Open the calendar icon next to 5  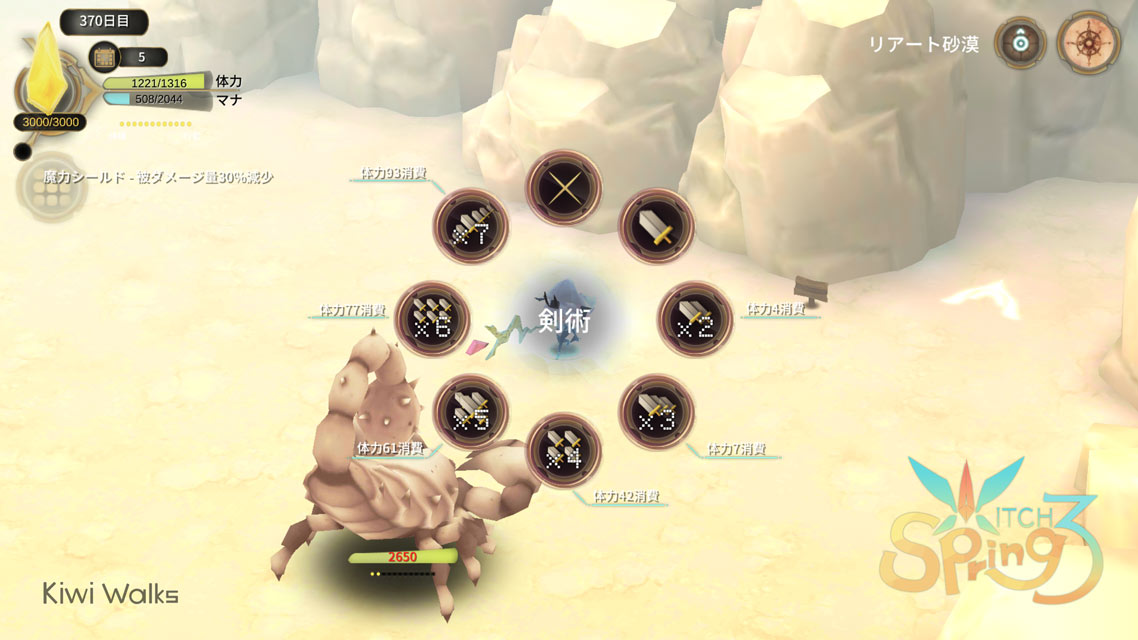coord(103,57)
